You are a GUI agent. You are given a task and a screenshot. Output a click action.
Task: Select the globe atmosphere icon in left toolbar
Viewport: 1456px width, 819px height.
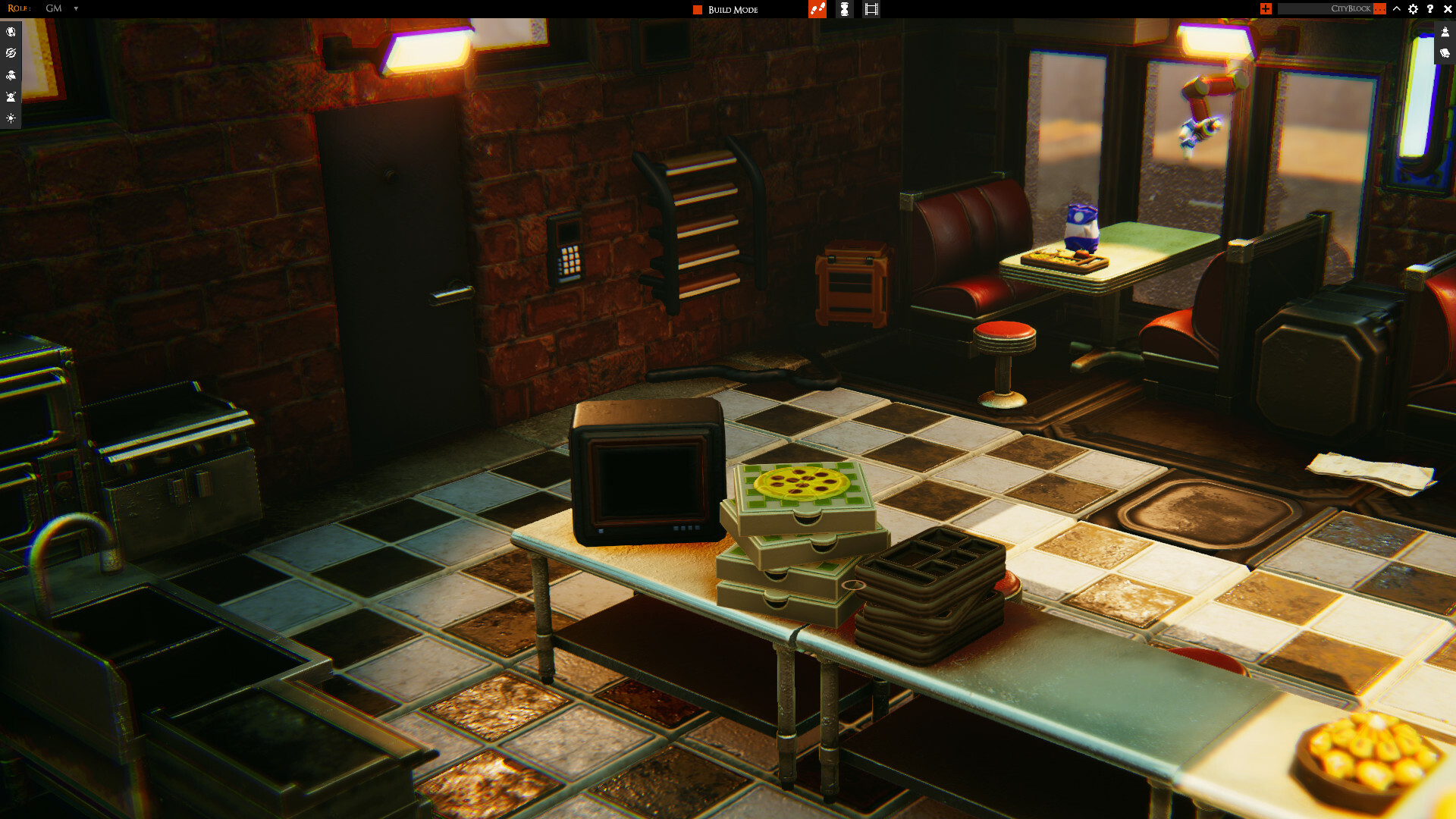click(x=11, y=32)
